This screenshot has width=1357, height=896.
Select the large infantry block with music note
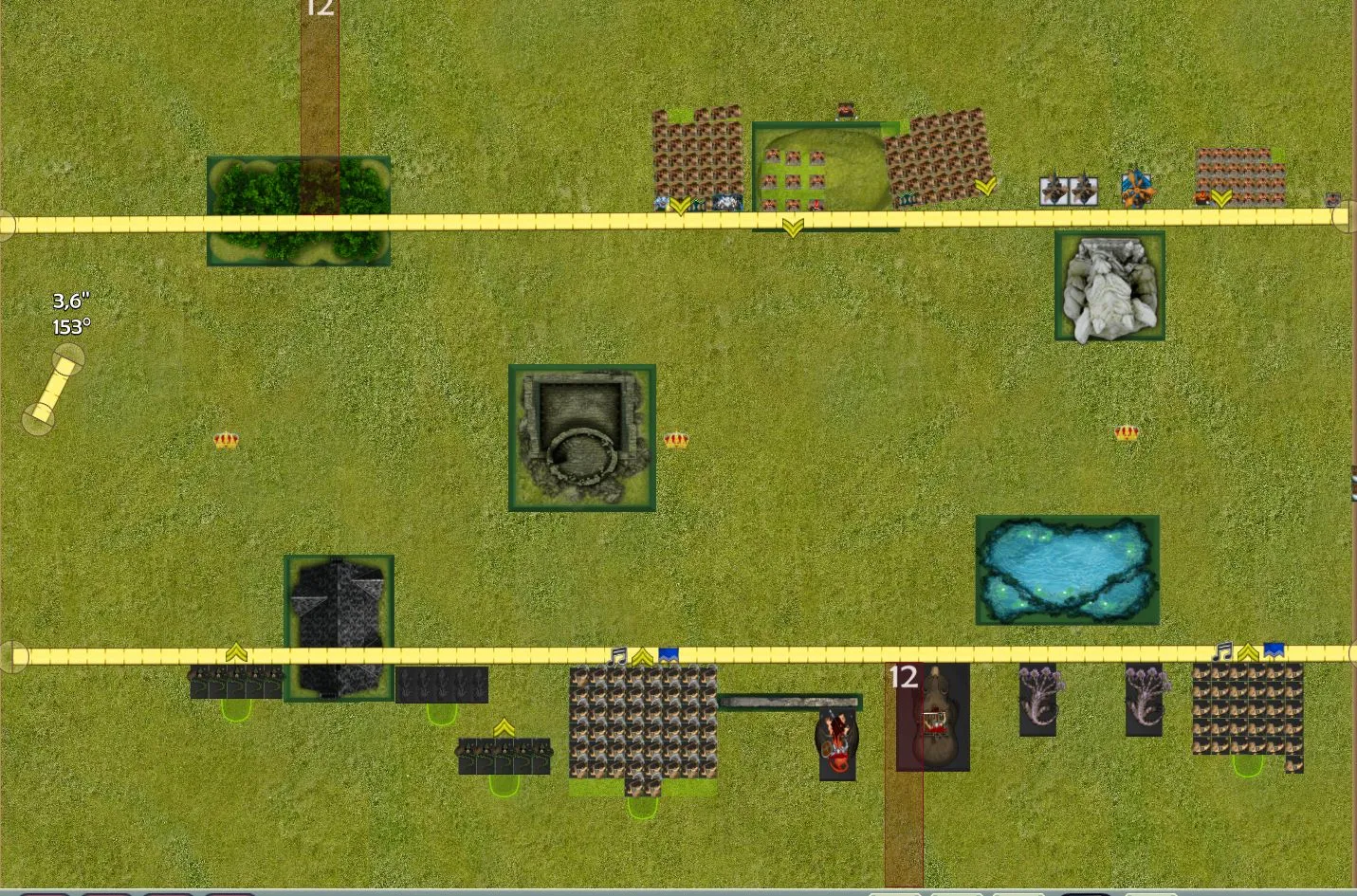point(643,722)
